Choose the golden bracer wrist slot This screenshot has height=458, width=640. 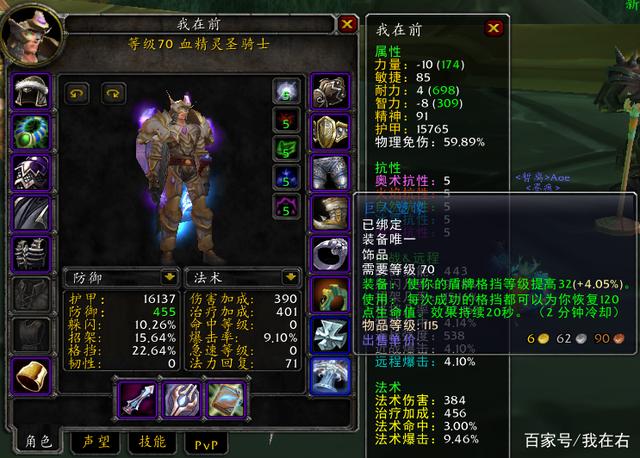point(30,376)
